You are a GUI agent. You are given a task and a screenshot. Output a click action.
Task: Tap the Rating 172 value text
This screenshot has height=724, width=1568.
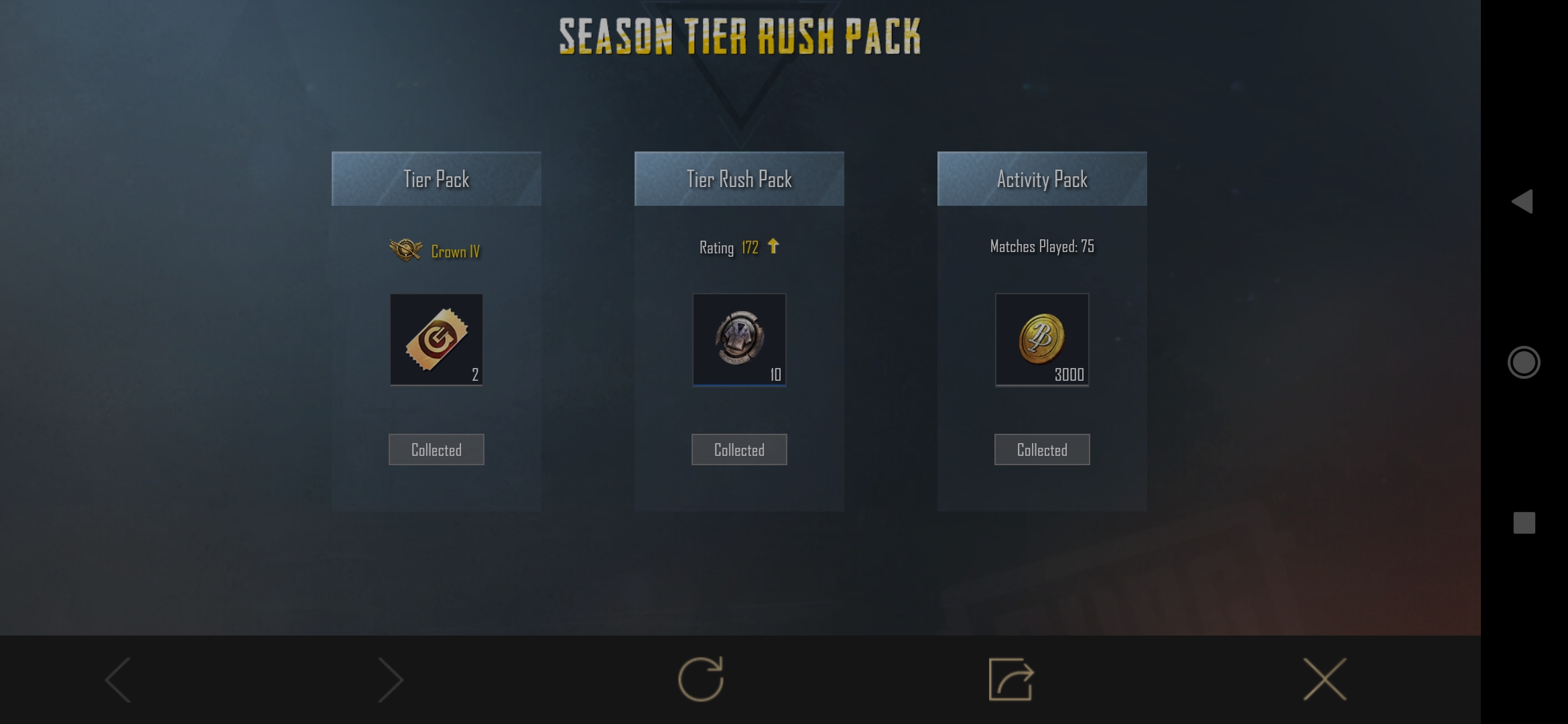(x=750, y=247)
